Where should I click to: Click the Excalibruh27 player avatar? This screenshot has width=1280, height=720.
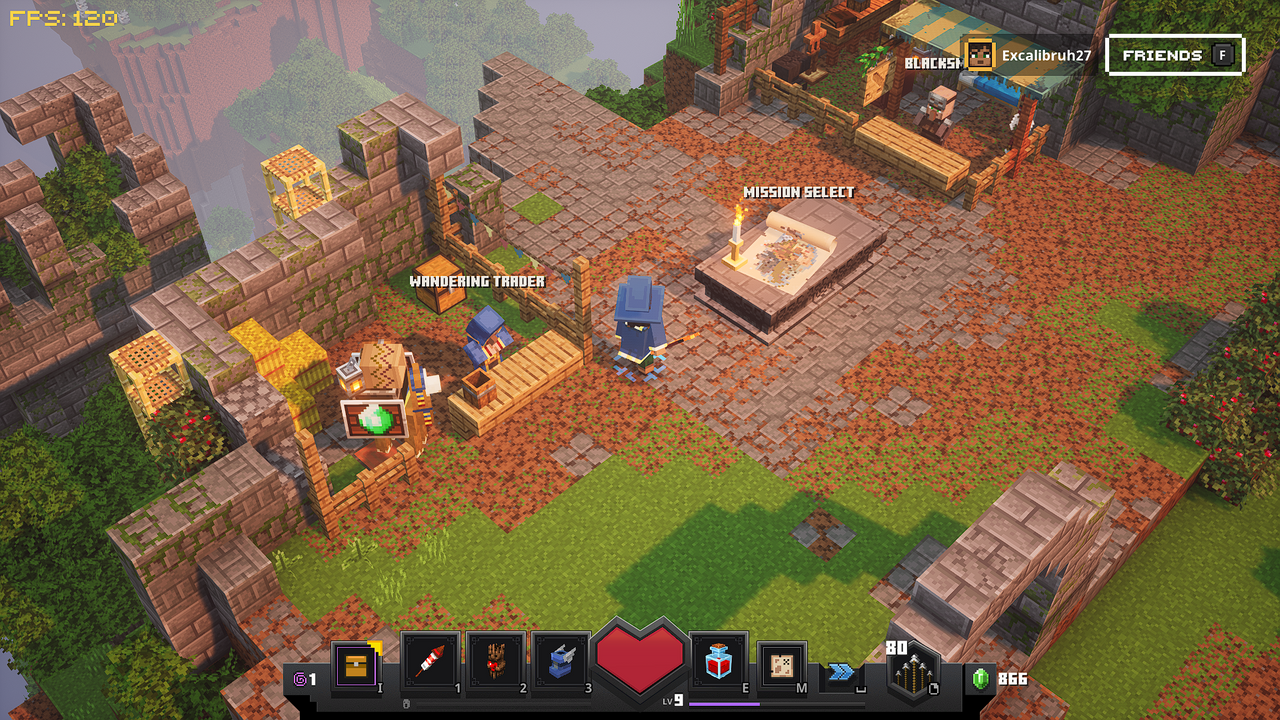tap(980, 55)
